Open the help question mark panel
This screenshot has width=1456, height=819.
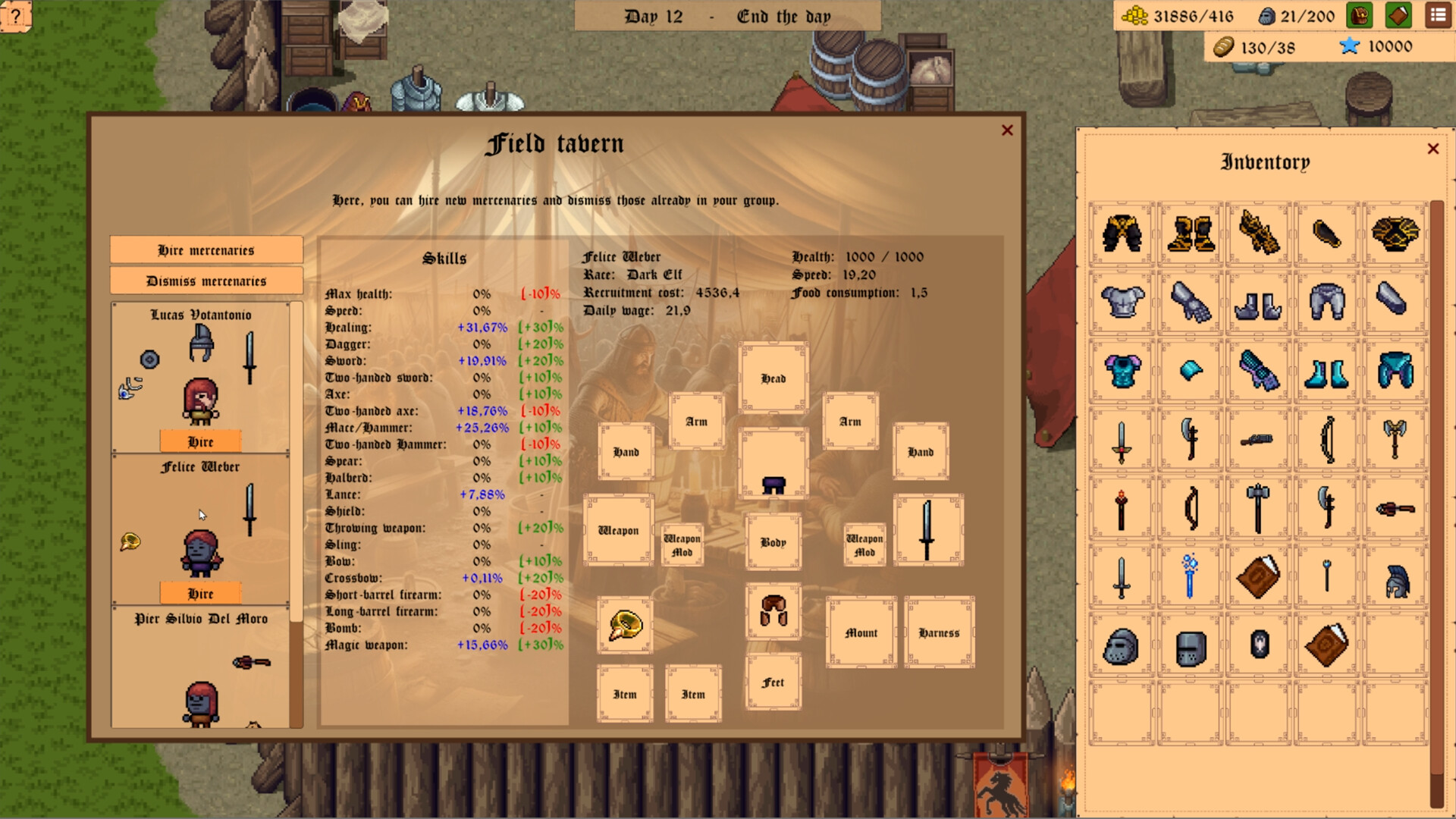click(x=16, y=17)
